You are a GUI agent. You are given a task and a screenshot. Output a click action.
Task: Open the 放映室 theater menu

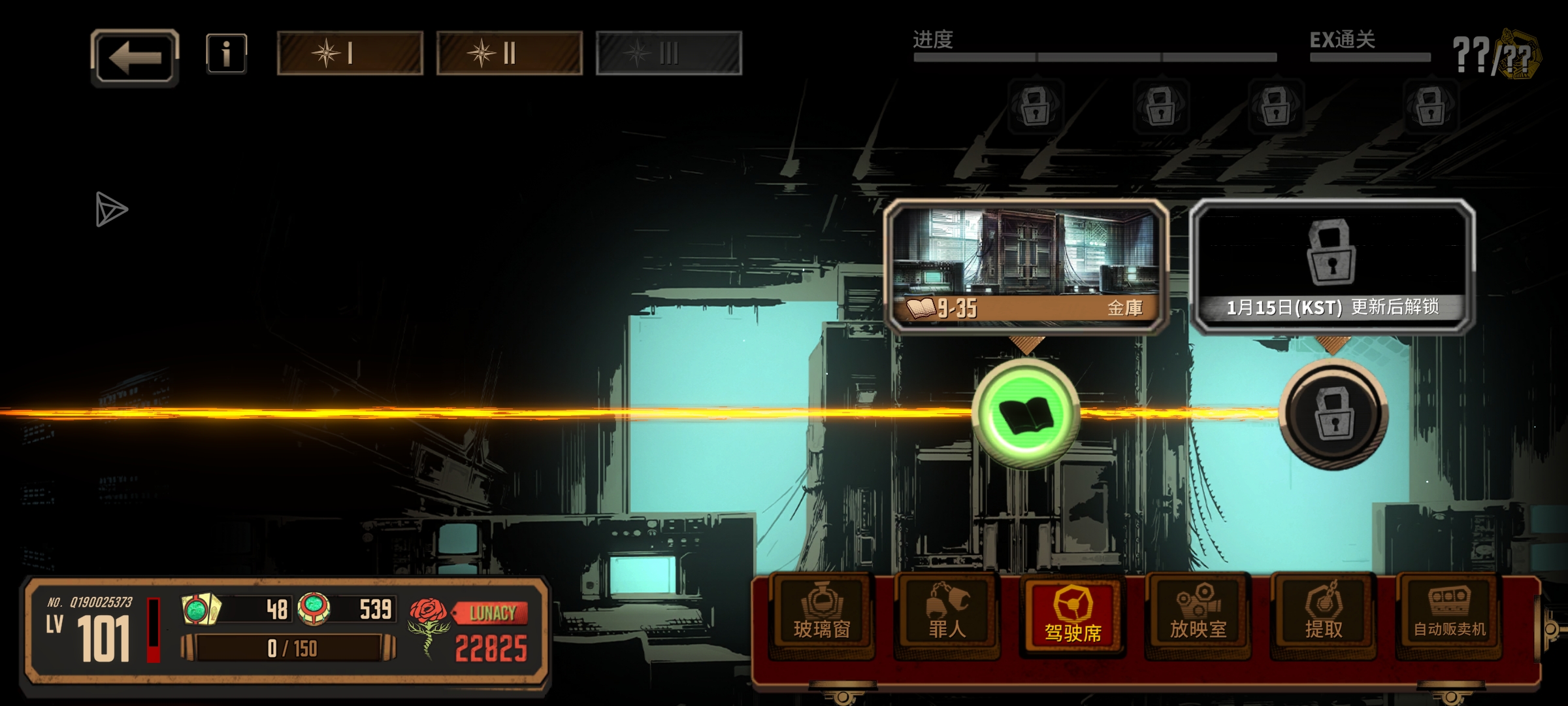1198,615
